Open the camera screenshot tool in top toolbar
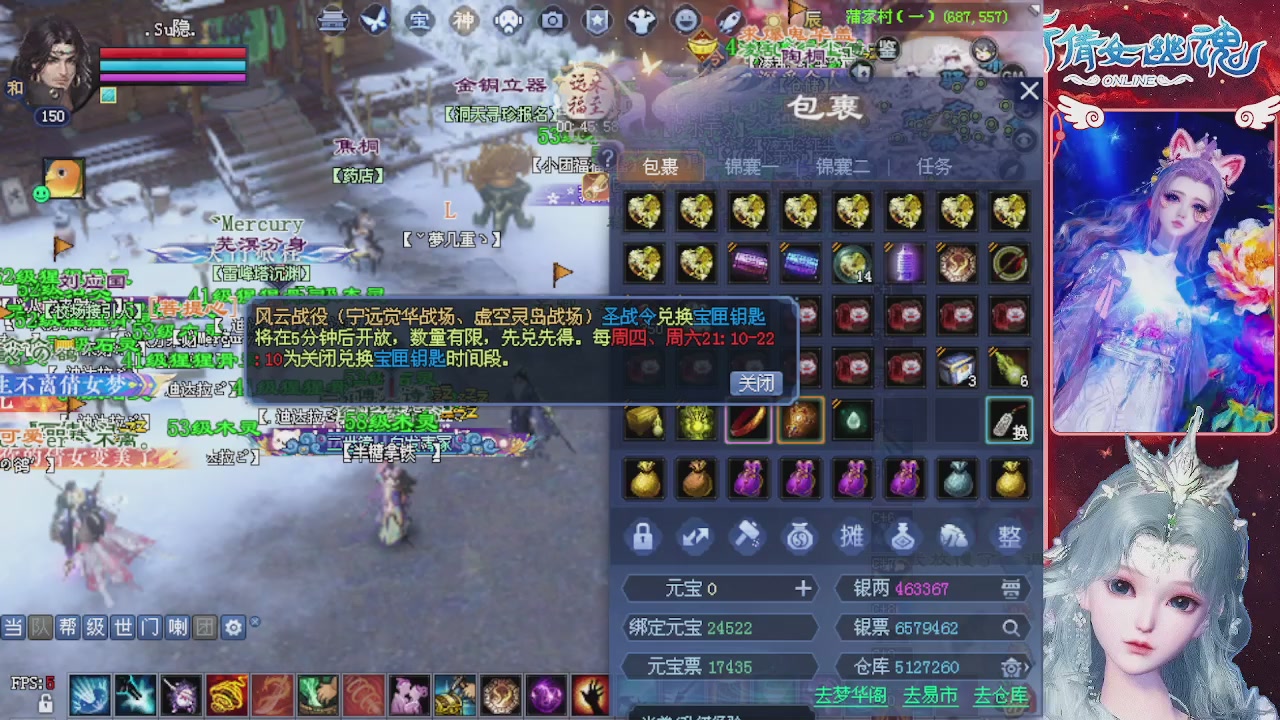 pos(554,21)
